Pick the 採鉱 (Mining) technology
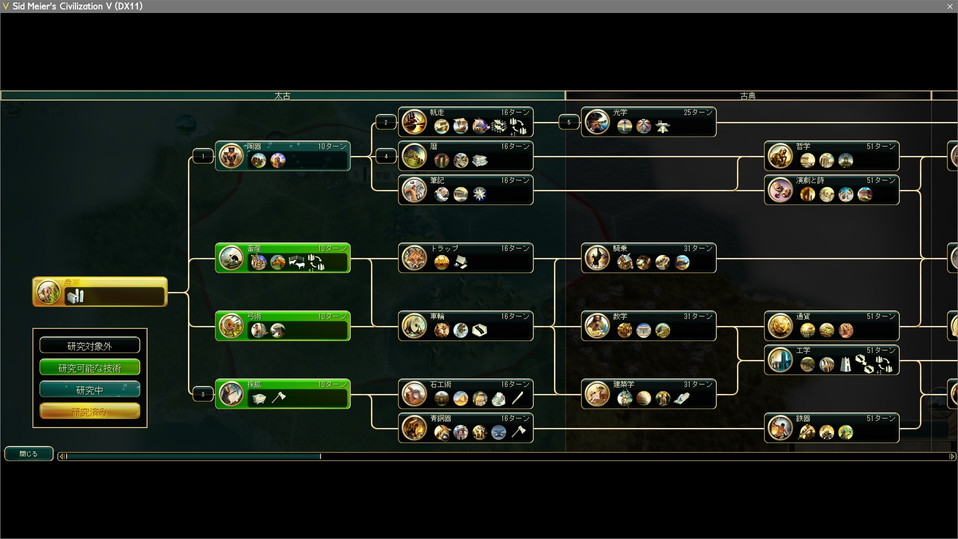Screen dimensions: 958x539 coord(283,394)
